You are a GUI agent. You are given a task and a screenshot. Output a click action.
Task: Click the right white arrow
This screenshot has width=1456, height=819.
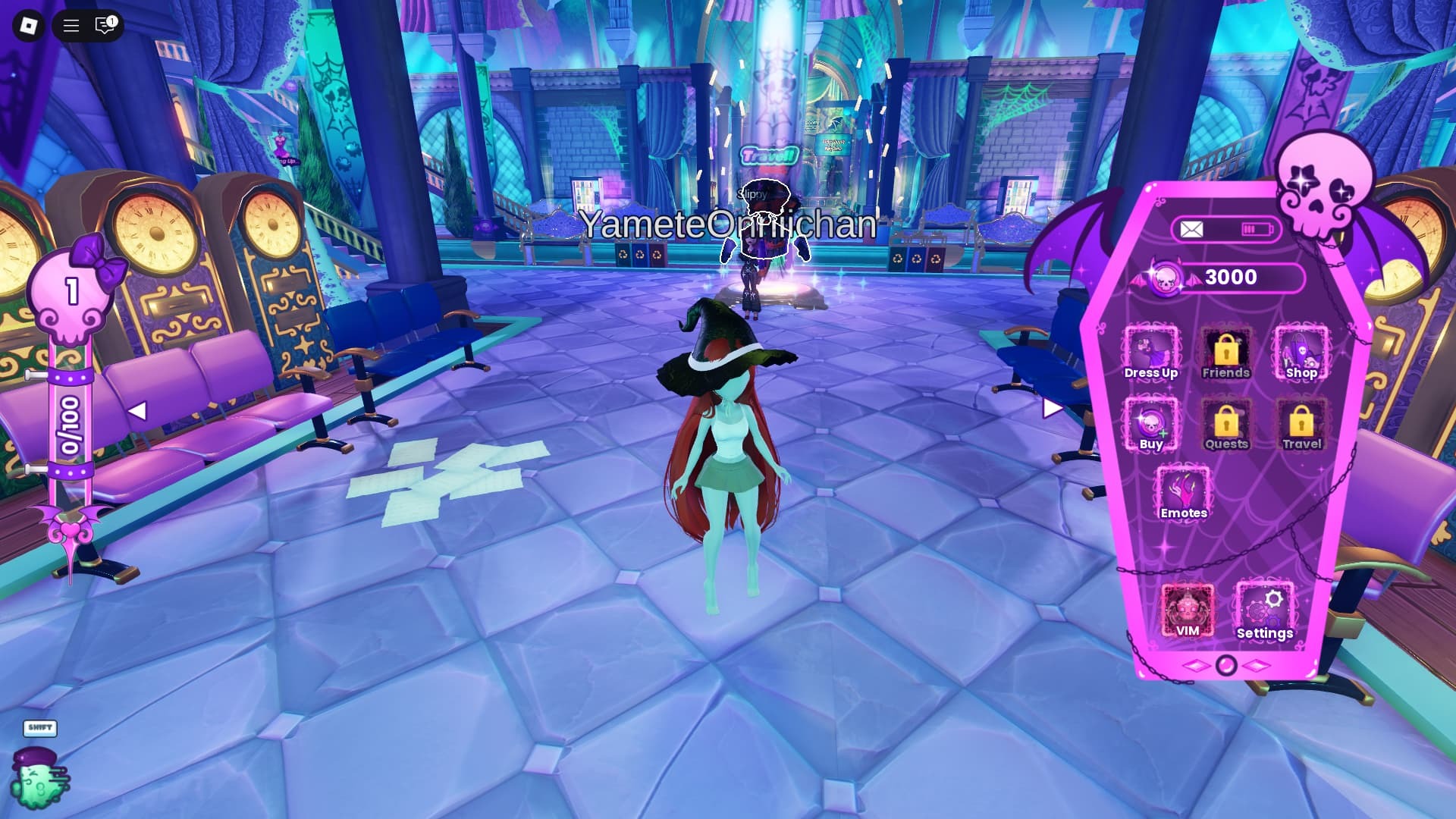point(1052,409)
